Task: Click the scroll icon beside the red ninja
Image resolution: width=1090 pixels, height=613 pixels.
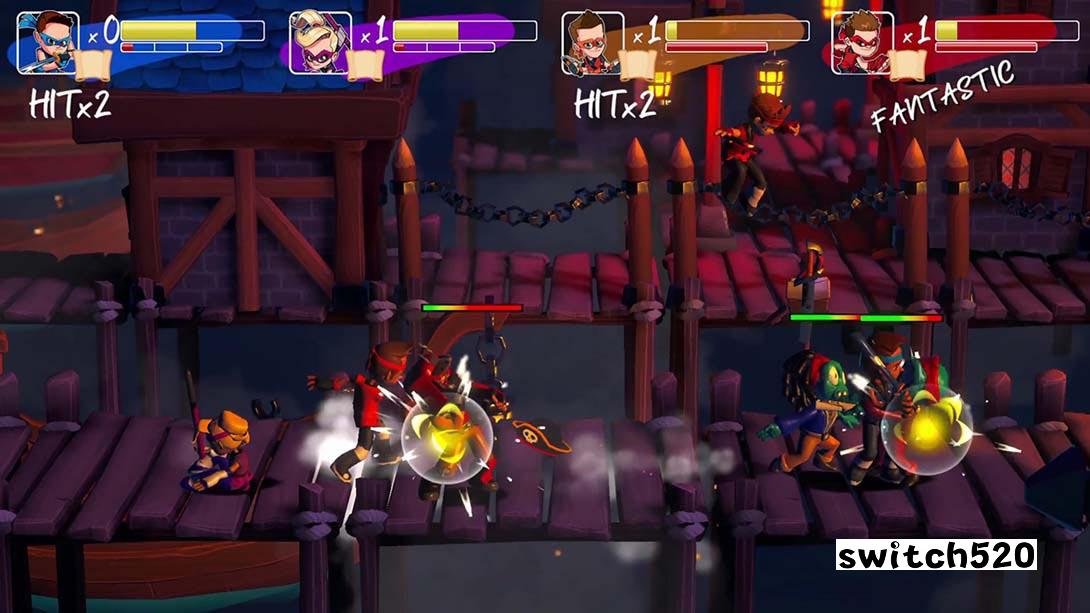Action: click(x=907, y=64)
